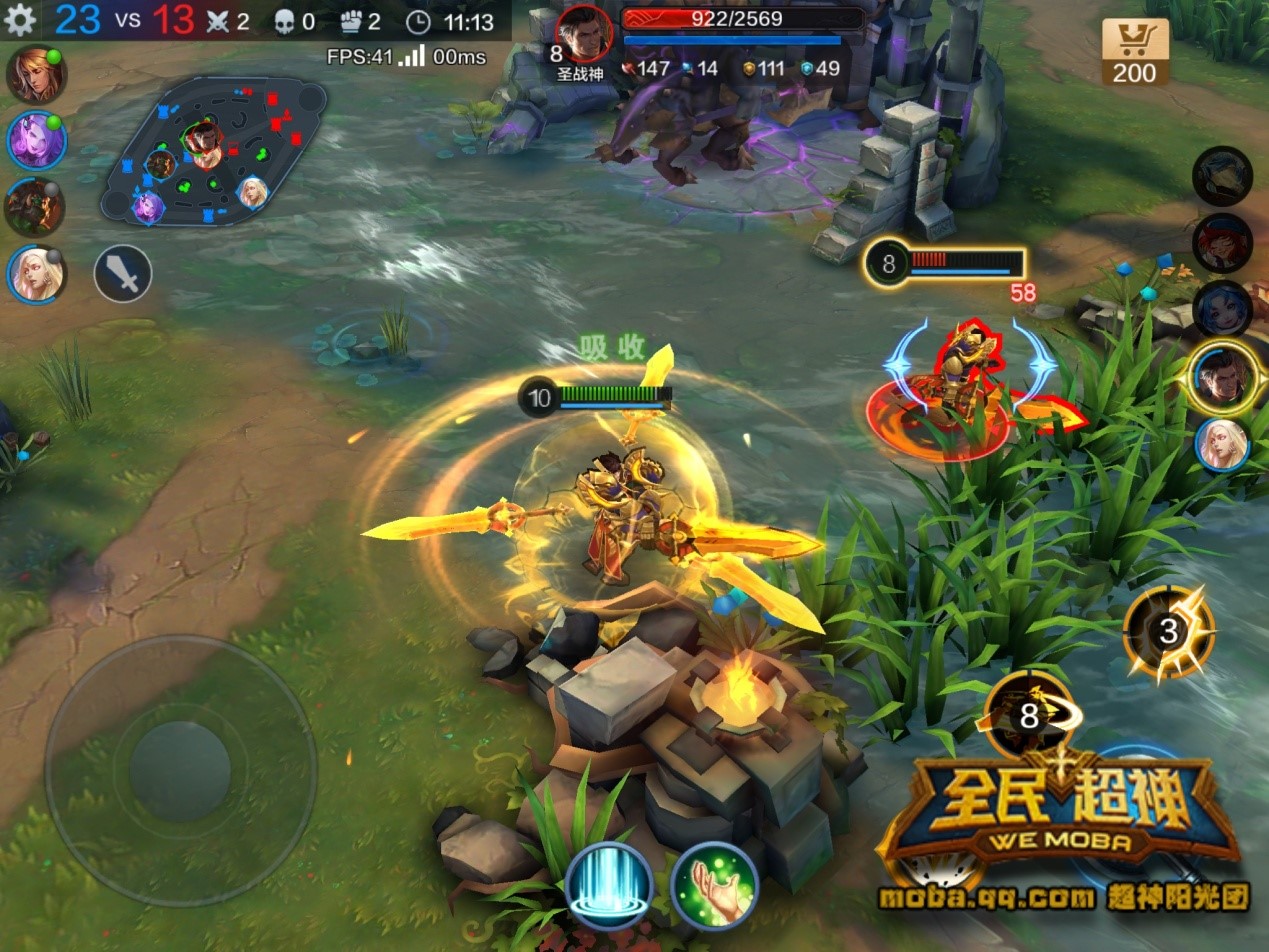Select the dark fiery beast ally portrait
This screenshot has height=952, width=1269.
tap(35, 208)
